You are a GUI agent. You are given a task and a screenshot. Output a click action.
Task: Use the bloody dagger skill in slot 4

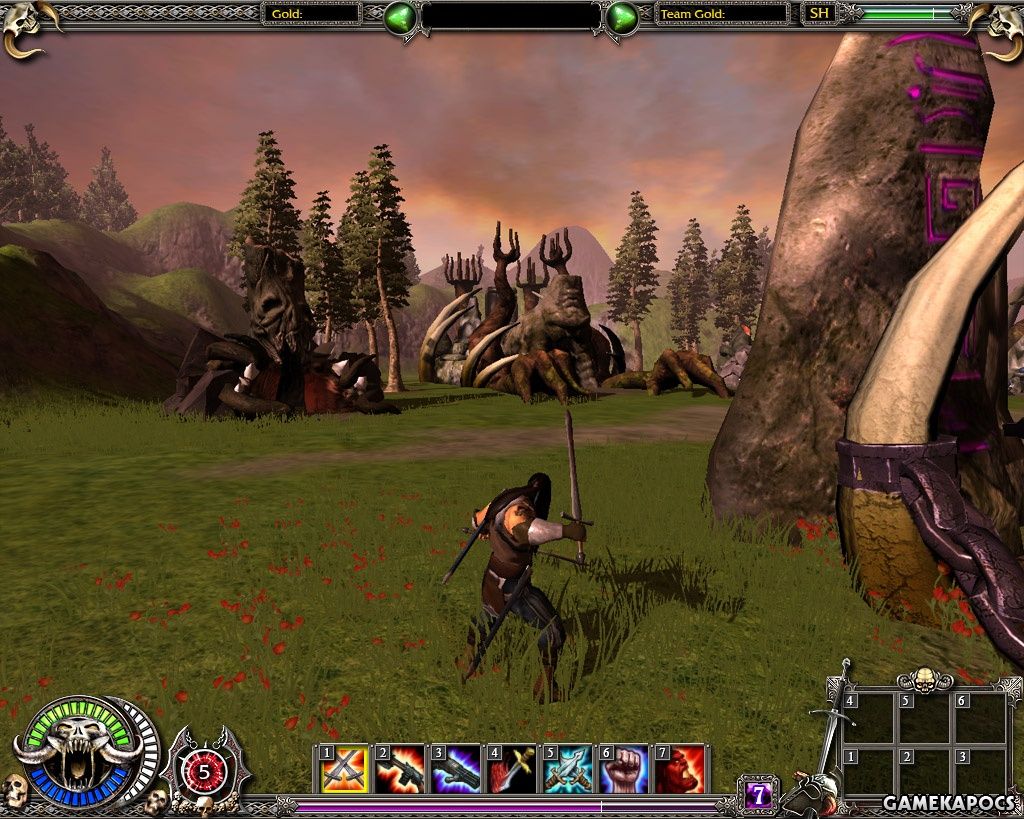[x=512, y=770]
